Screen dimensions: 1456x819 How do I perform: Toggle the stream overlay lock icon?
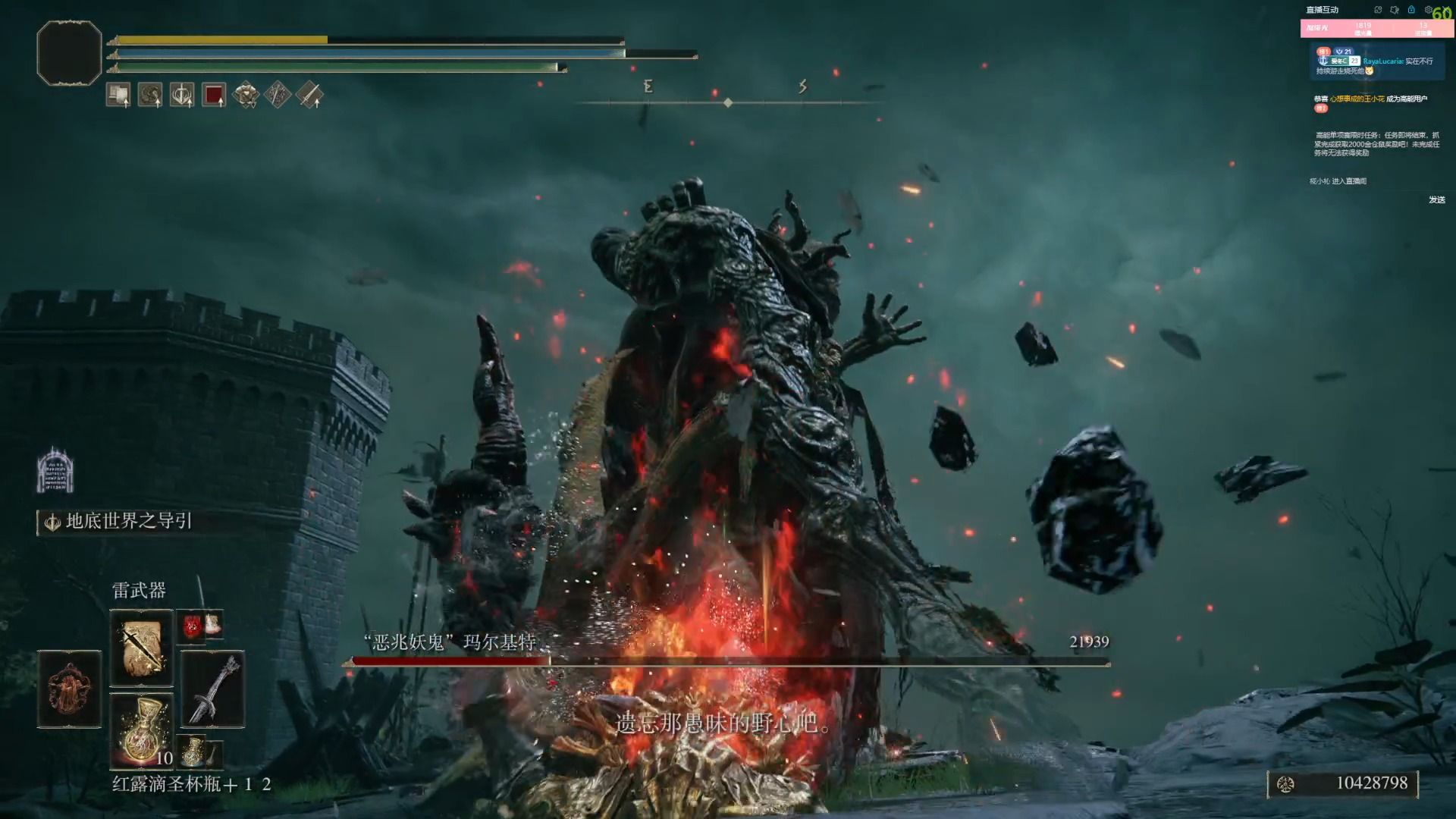1411,10
